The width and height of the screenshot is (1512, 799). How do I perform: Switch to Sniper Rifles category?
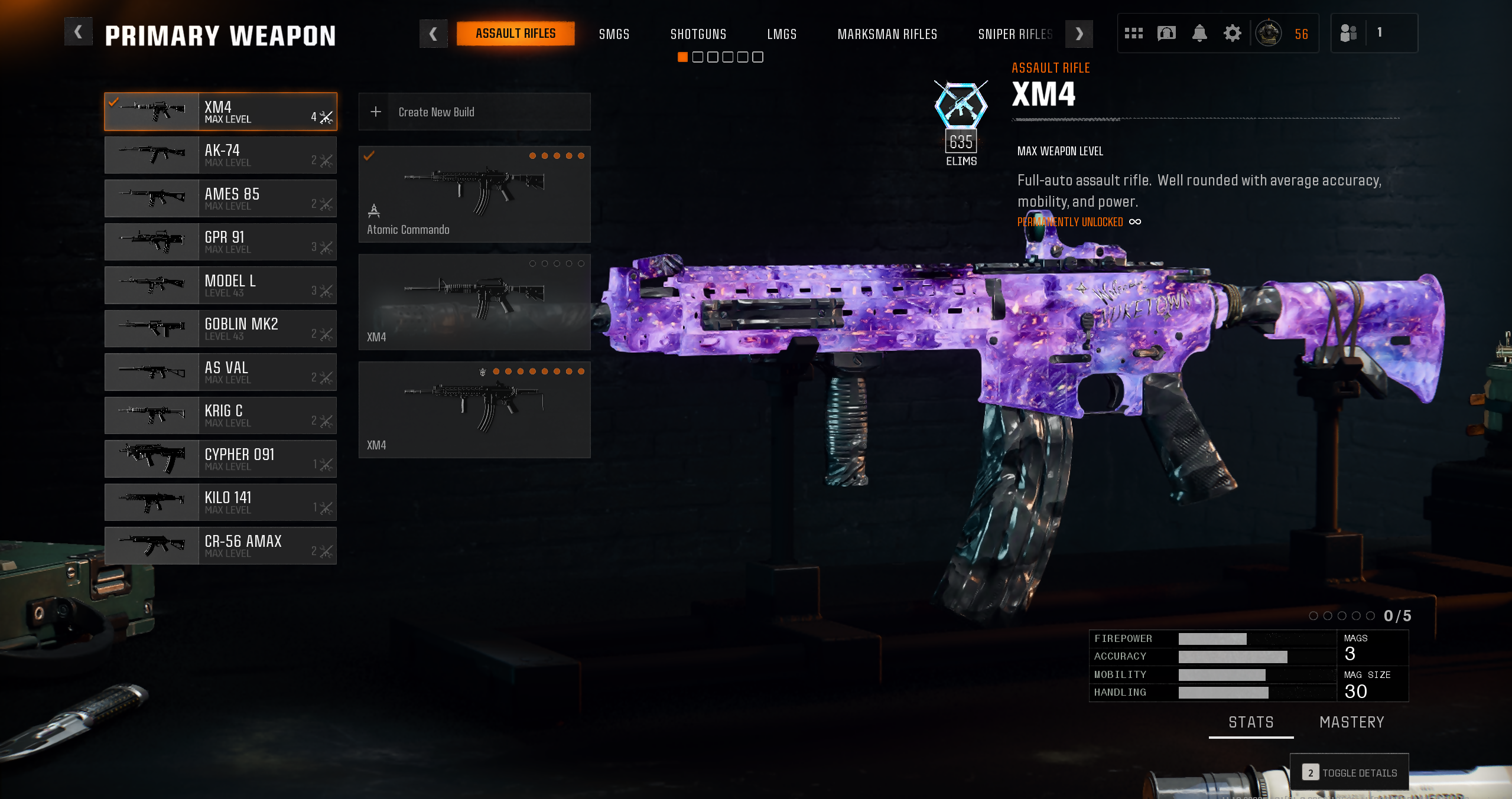click(x=1014, y=34)
